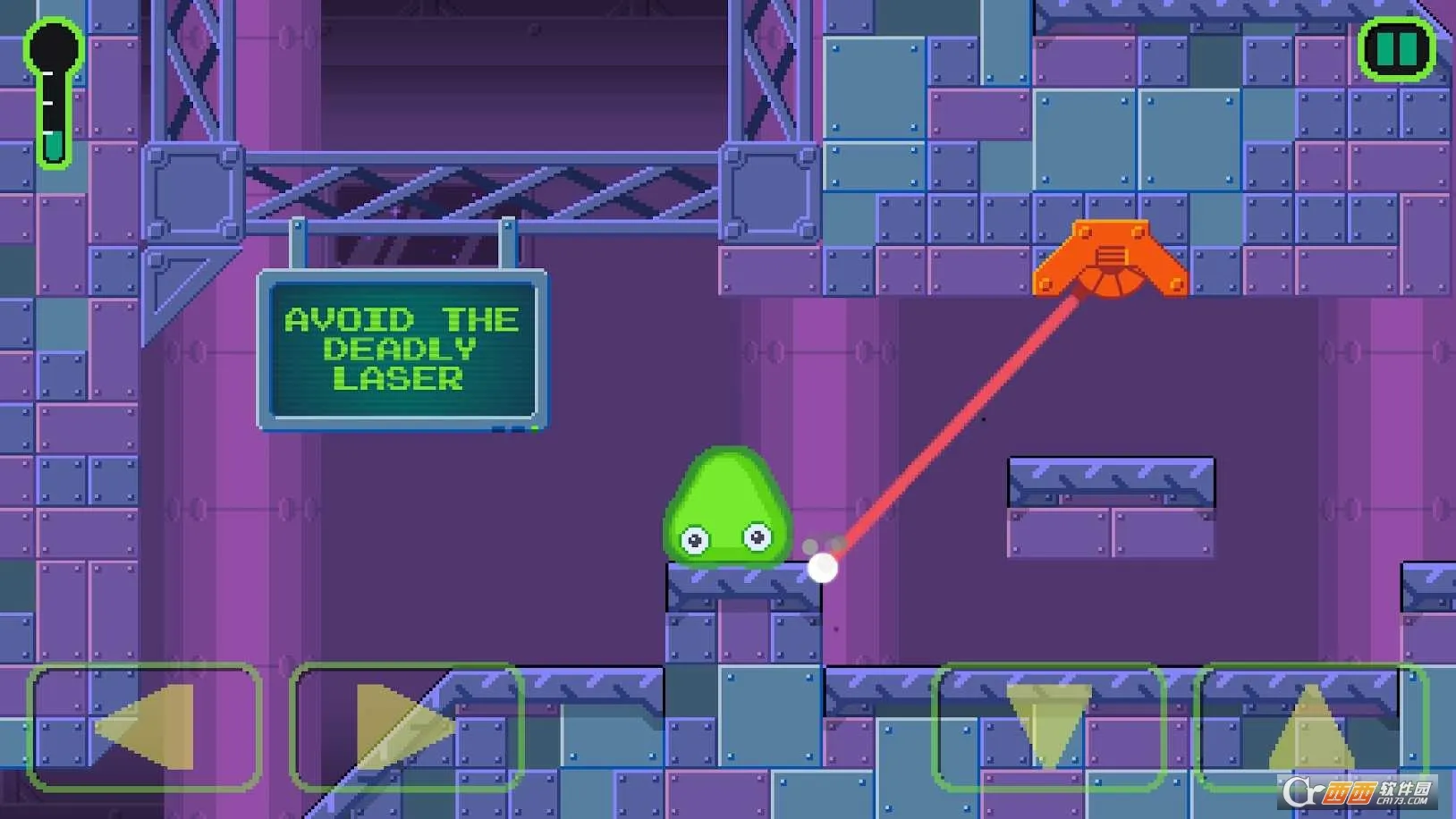This screenshot has height=819, width=1456.
Task: Tap the up arrow jump button
Action: tap(1310, 727)
